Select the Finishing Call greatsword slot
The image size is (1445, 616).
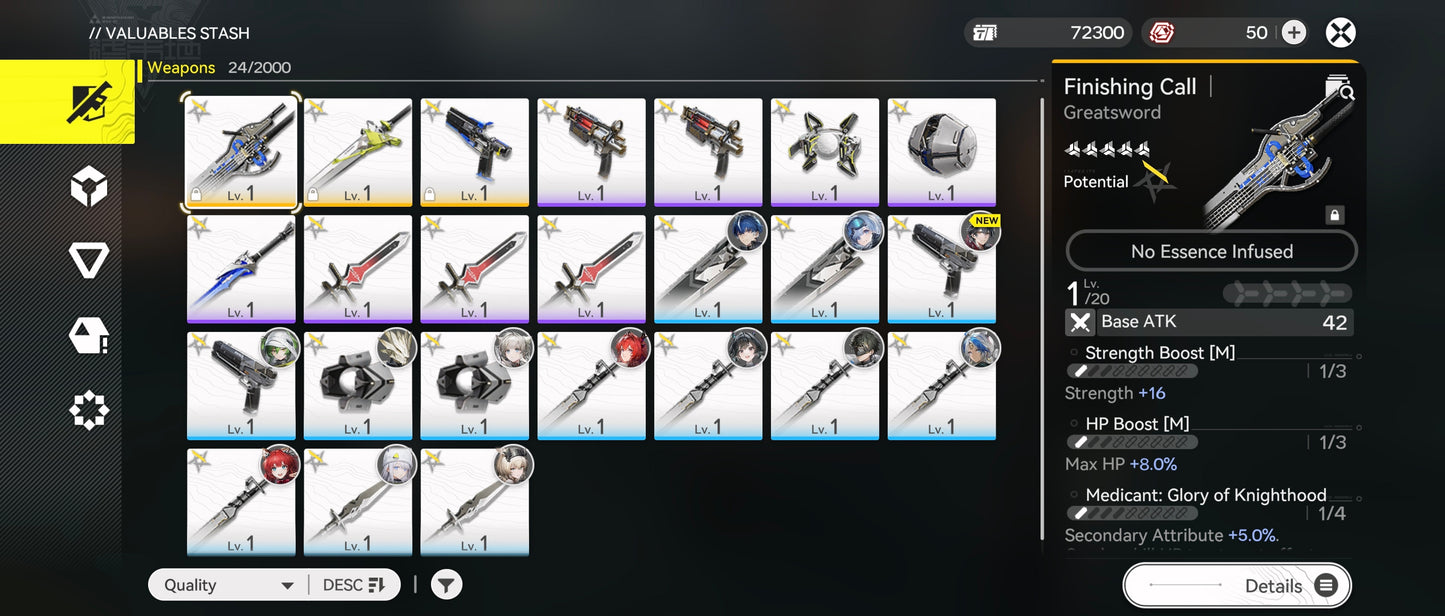241,152
